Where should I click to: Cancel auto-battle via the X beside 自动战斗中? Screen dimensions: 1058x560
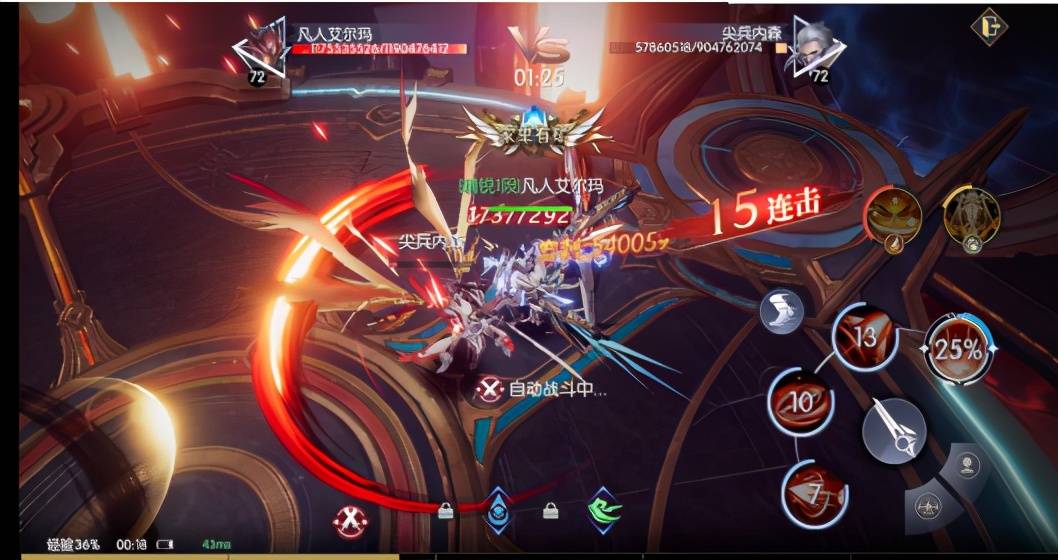point(488,389)
